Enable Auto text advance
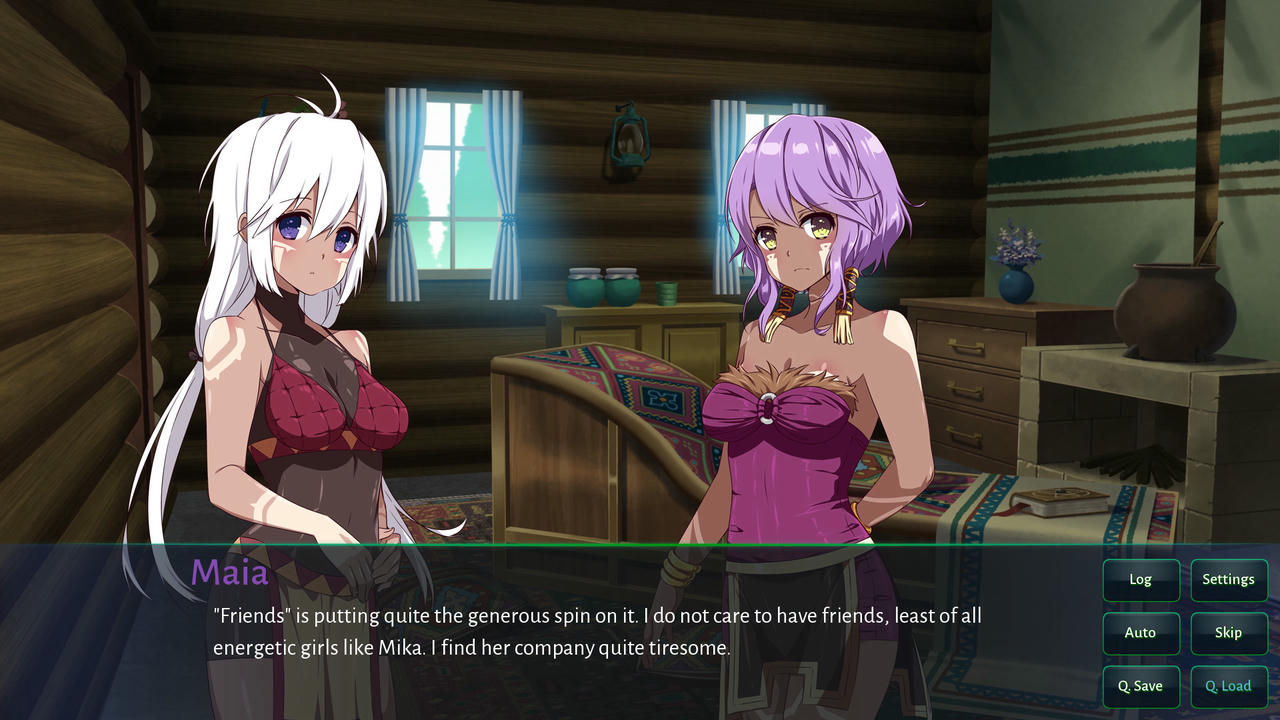This screenshot has width=1280, height=720. (1140, 633)
